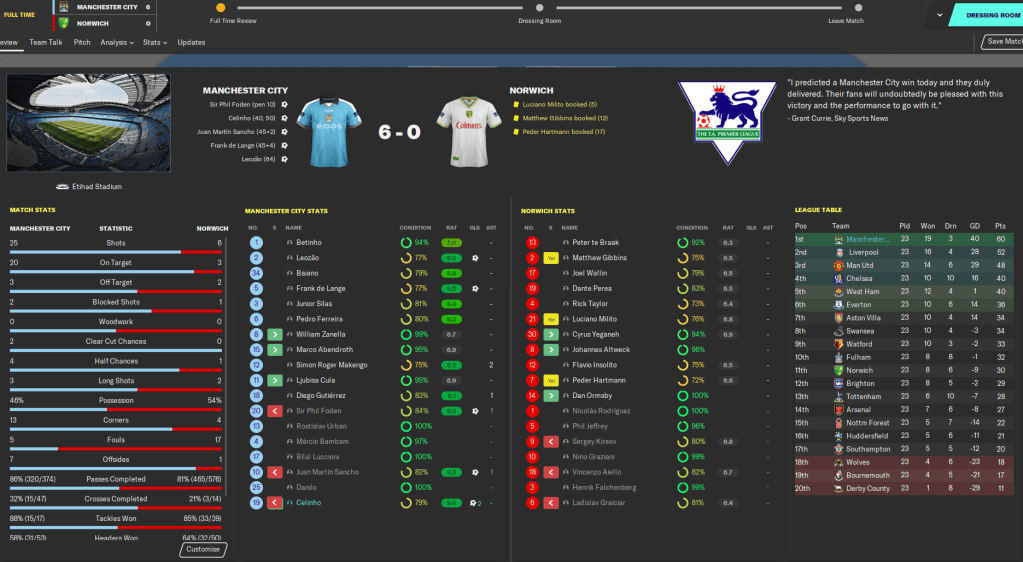The image size is (1023, 562).
Task: Open the Stats dropdown
Action: pyautogui.click(x=154, y=42)
